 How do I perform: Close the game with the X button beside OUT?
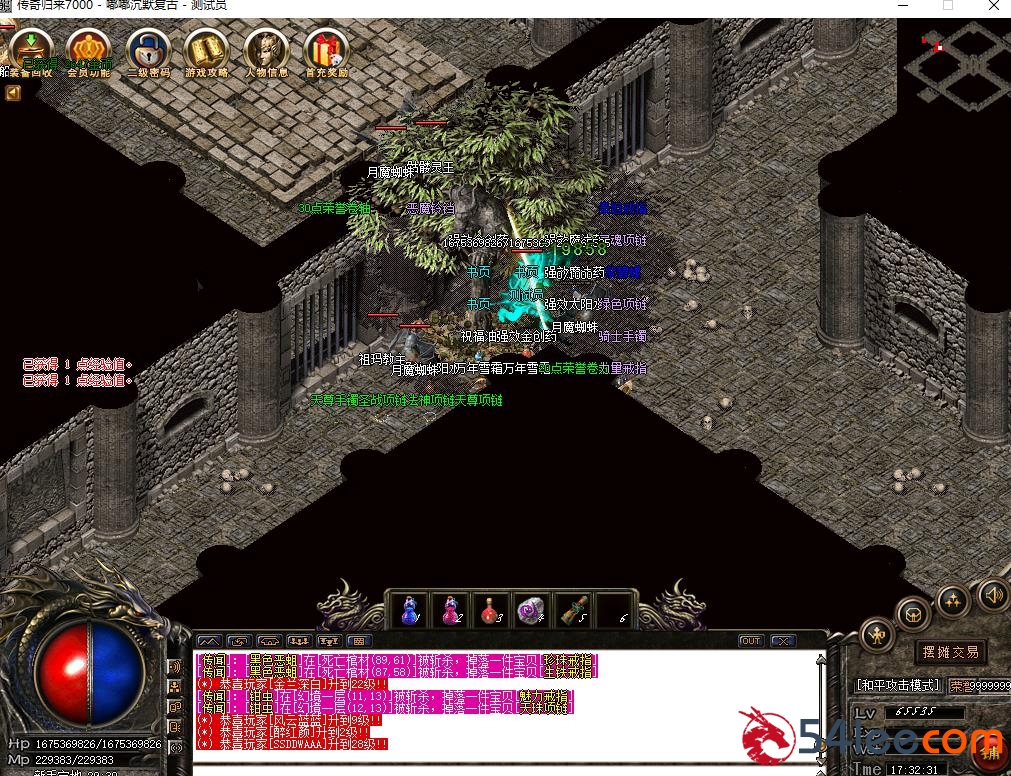pos(783,641)
